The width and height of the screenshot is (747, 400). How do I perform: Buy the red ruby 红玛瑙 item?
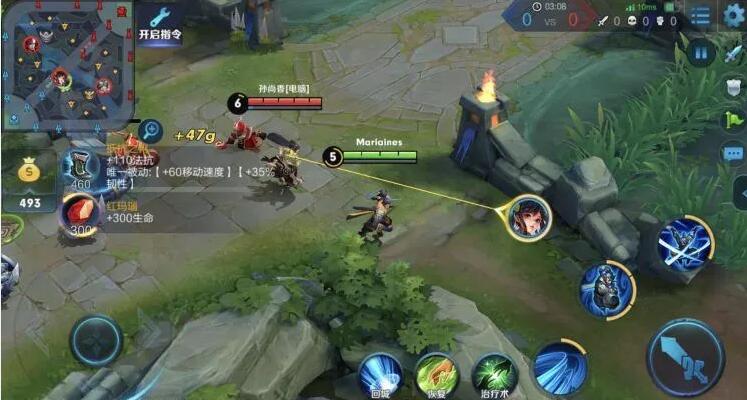[x=79, y=213]
